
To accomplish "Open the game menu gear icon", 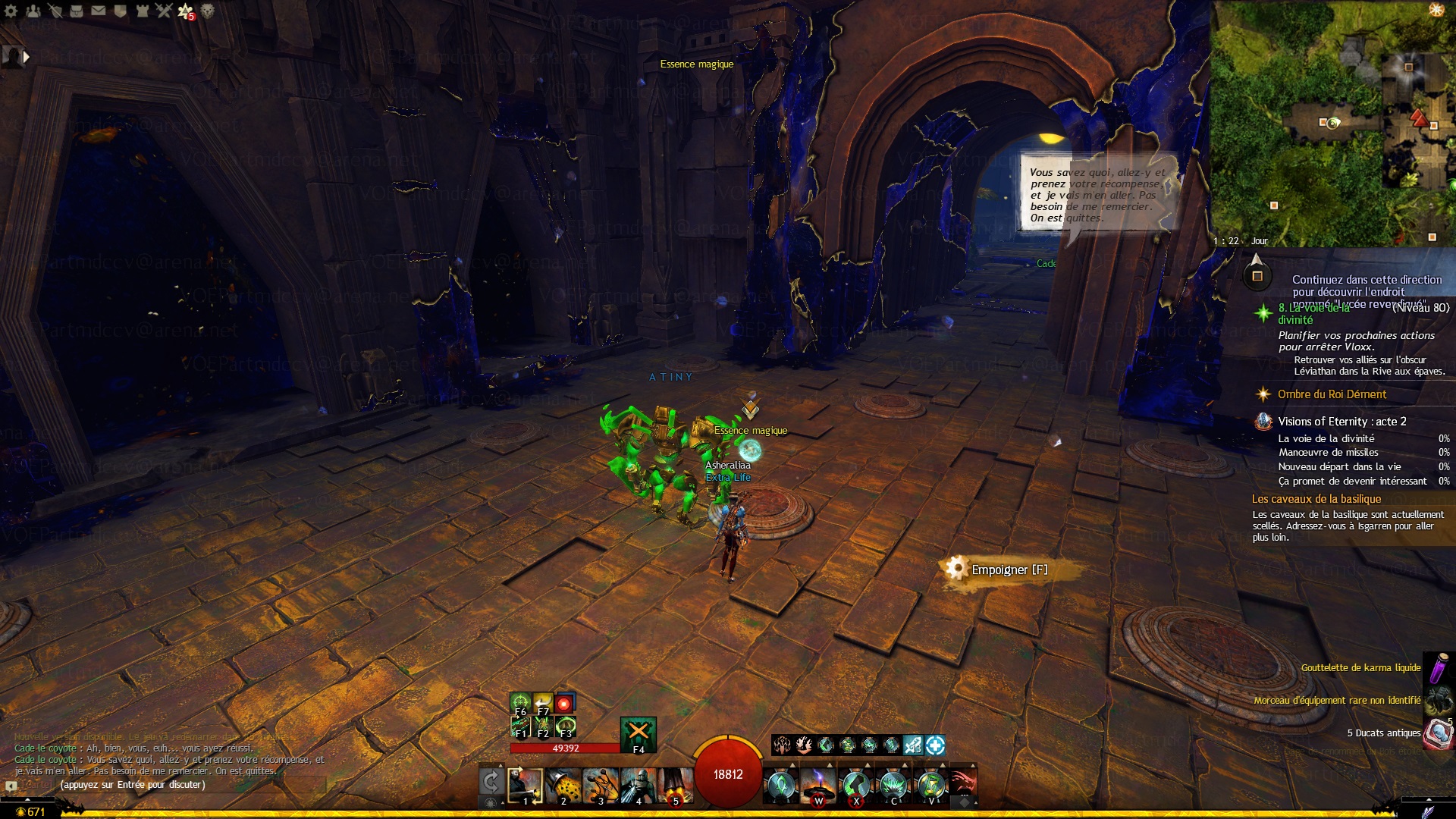I will [11, 11].
